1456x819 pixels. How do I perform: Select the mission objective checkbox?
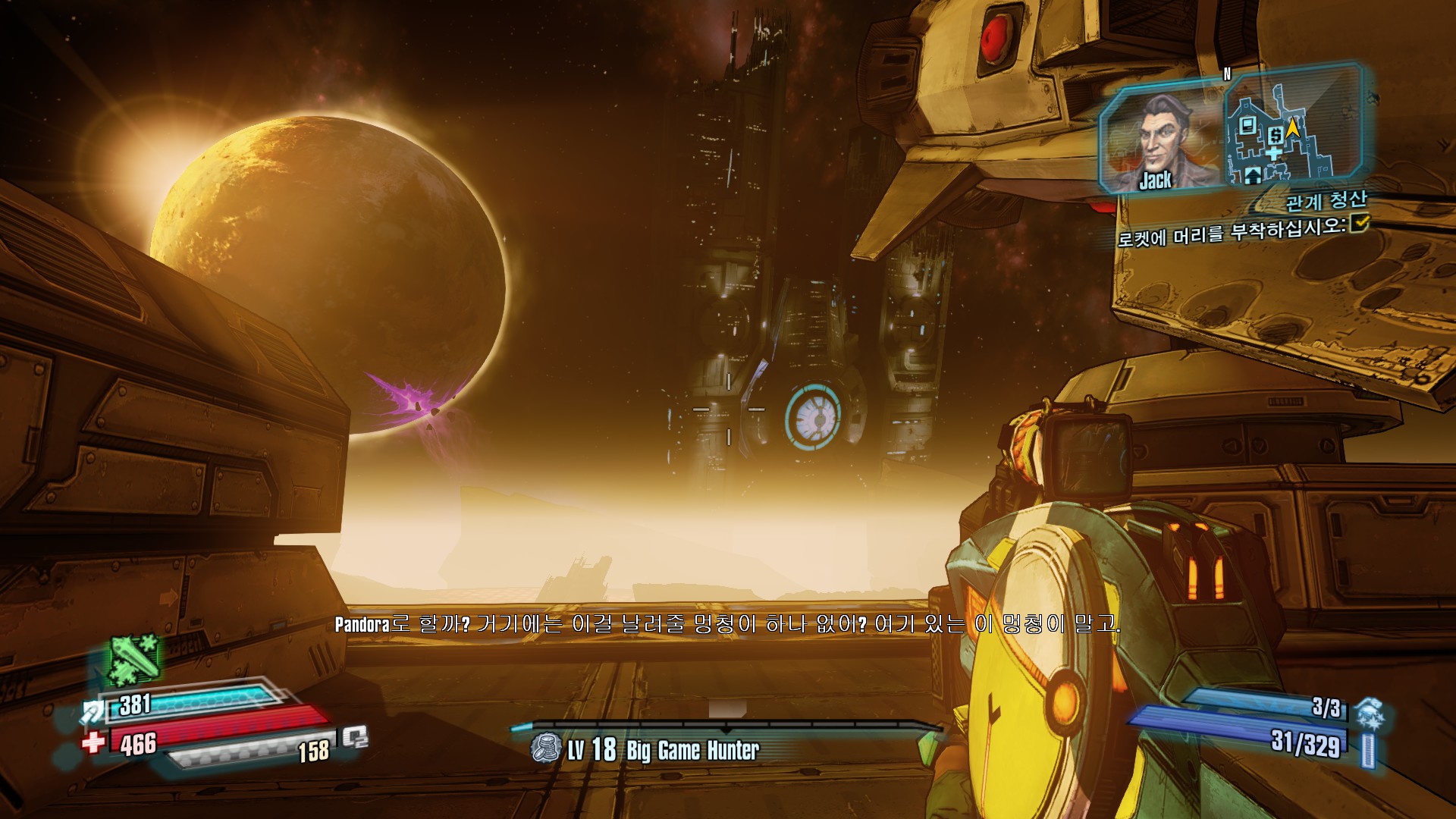tap(1358, 222)
